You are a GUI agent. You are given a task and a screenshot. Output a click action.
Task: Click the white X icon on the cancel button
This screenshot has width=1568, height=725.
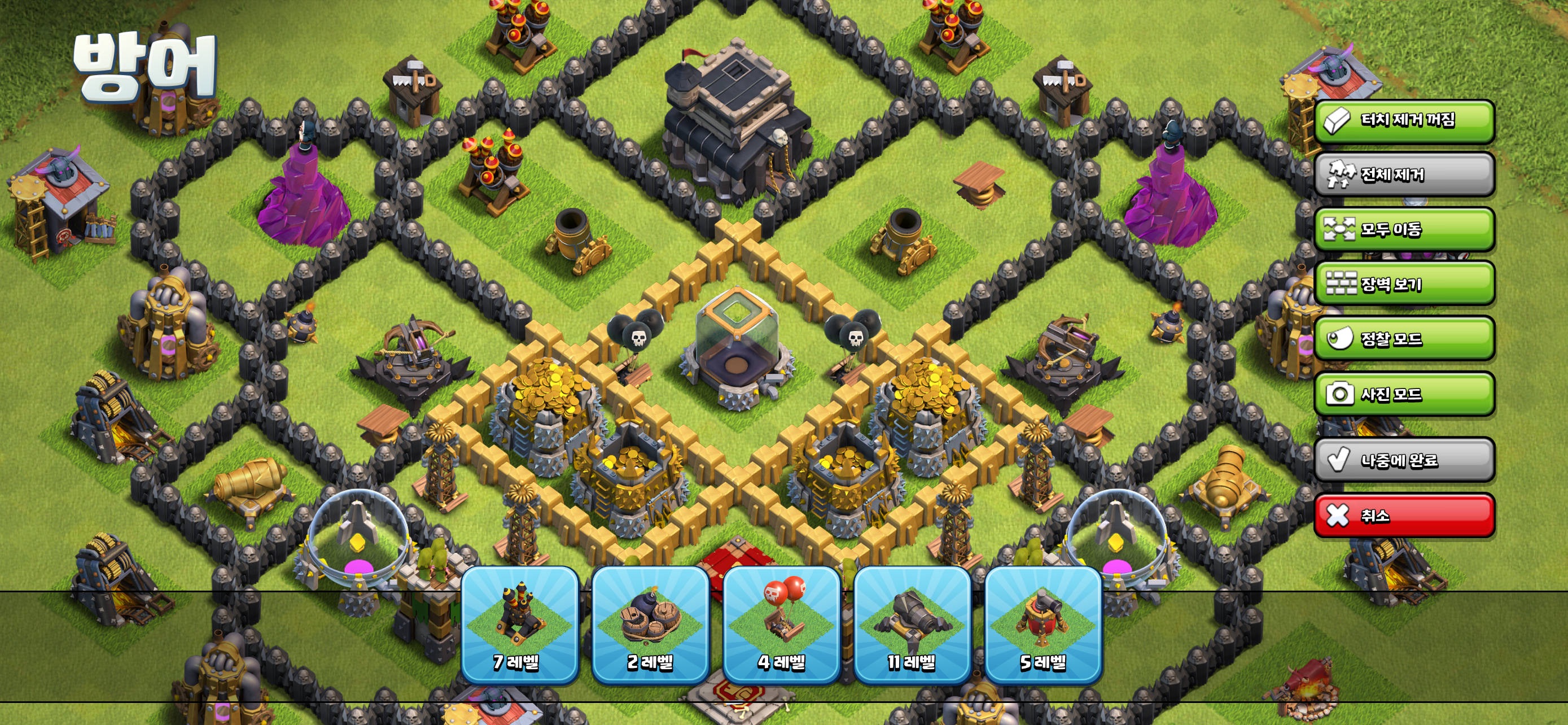tap(1337, 513)
